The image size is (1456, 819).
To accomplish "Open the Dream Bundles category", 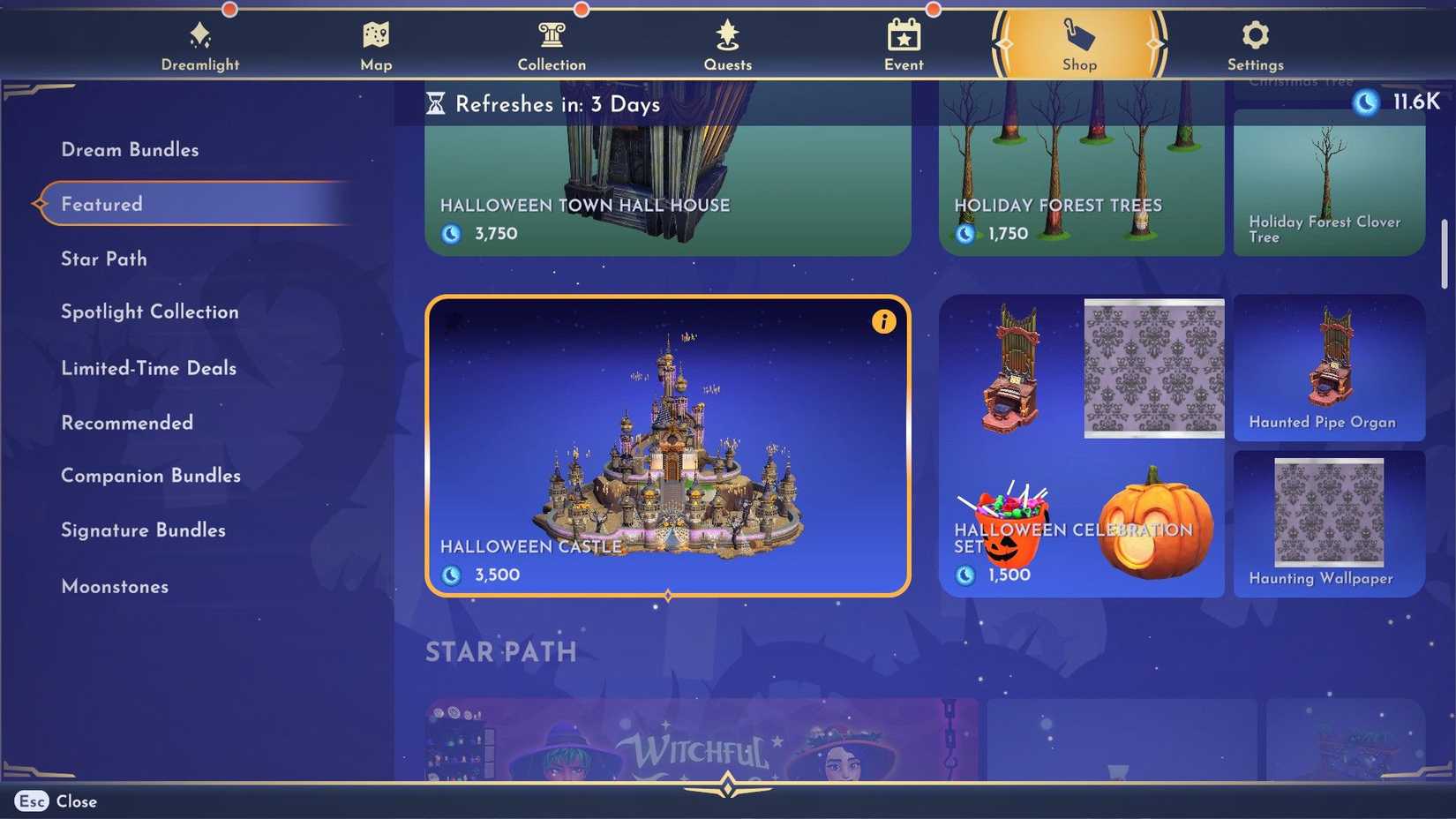I will (x=129, y=149).
